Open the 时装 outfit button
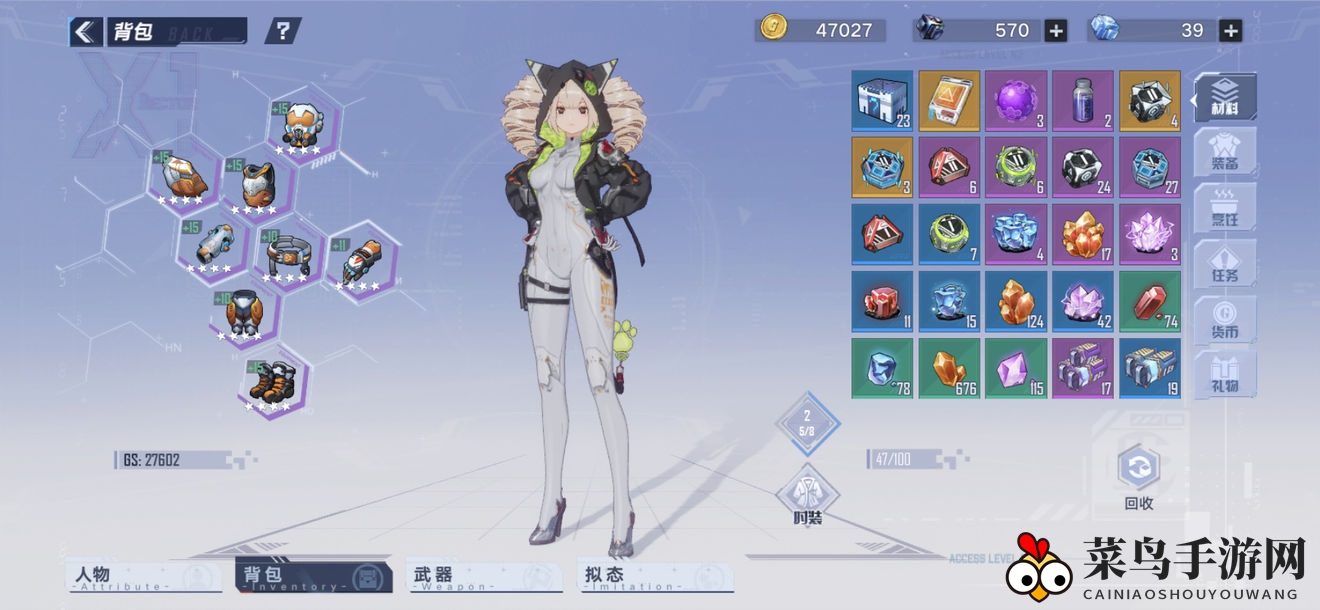Screen dimensions: 1320x610 pos(807,497)
